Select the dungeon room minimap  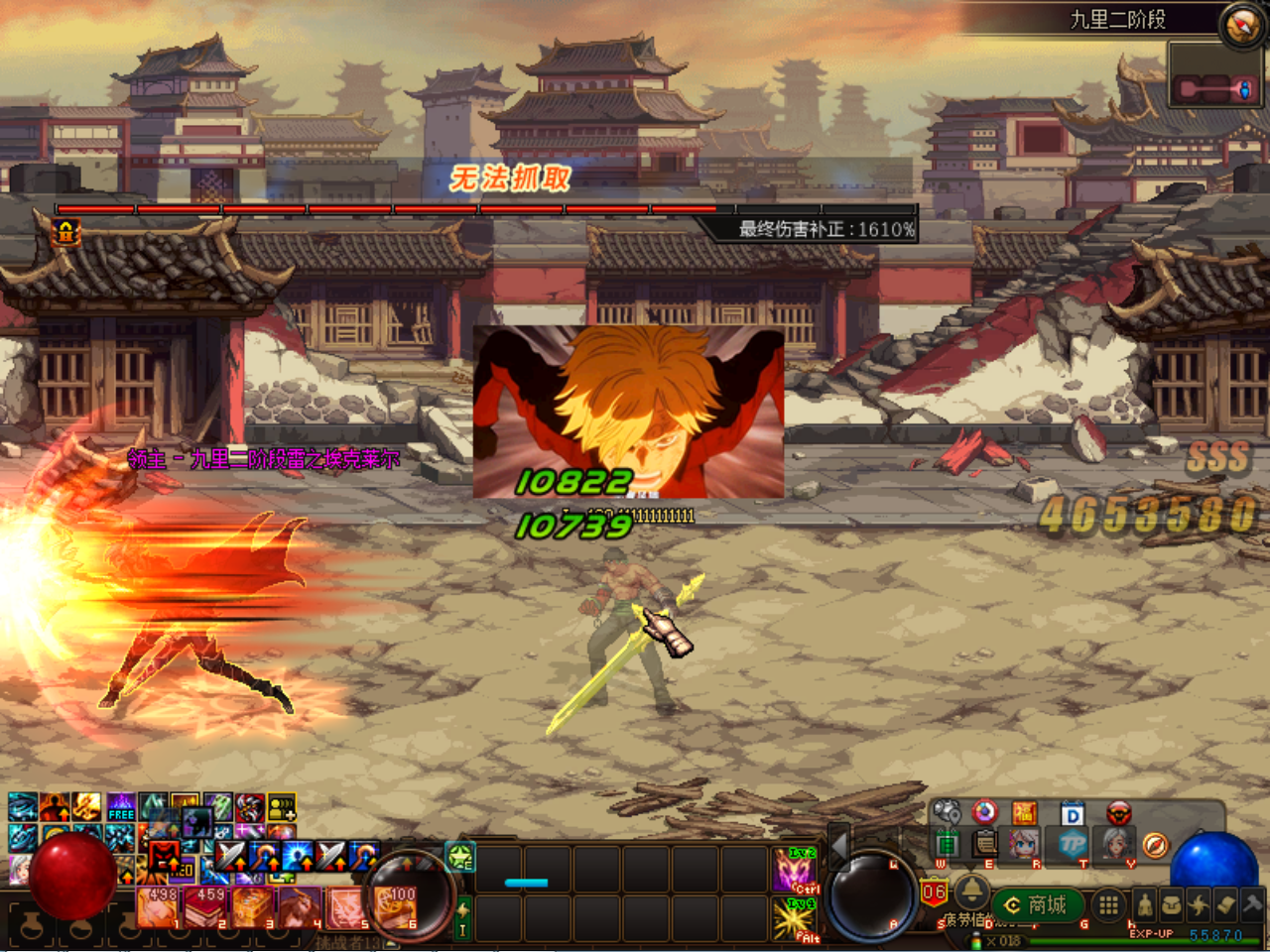[1216, 88]
